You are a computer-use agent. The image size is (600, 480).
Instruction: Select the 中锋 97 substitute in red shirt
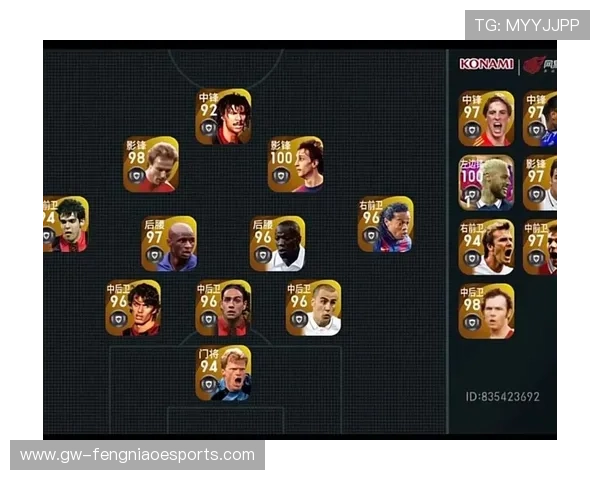[486, 119]
